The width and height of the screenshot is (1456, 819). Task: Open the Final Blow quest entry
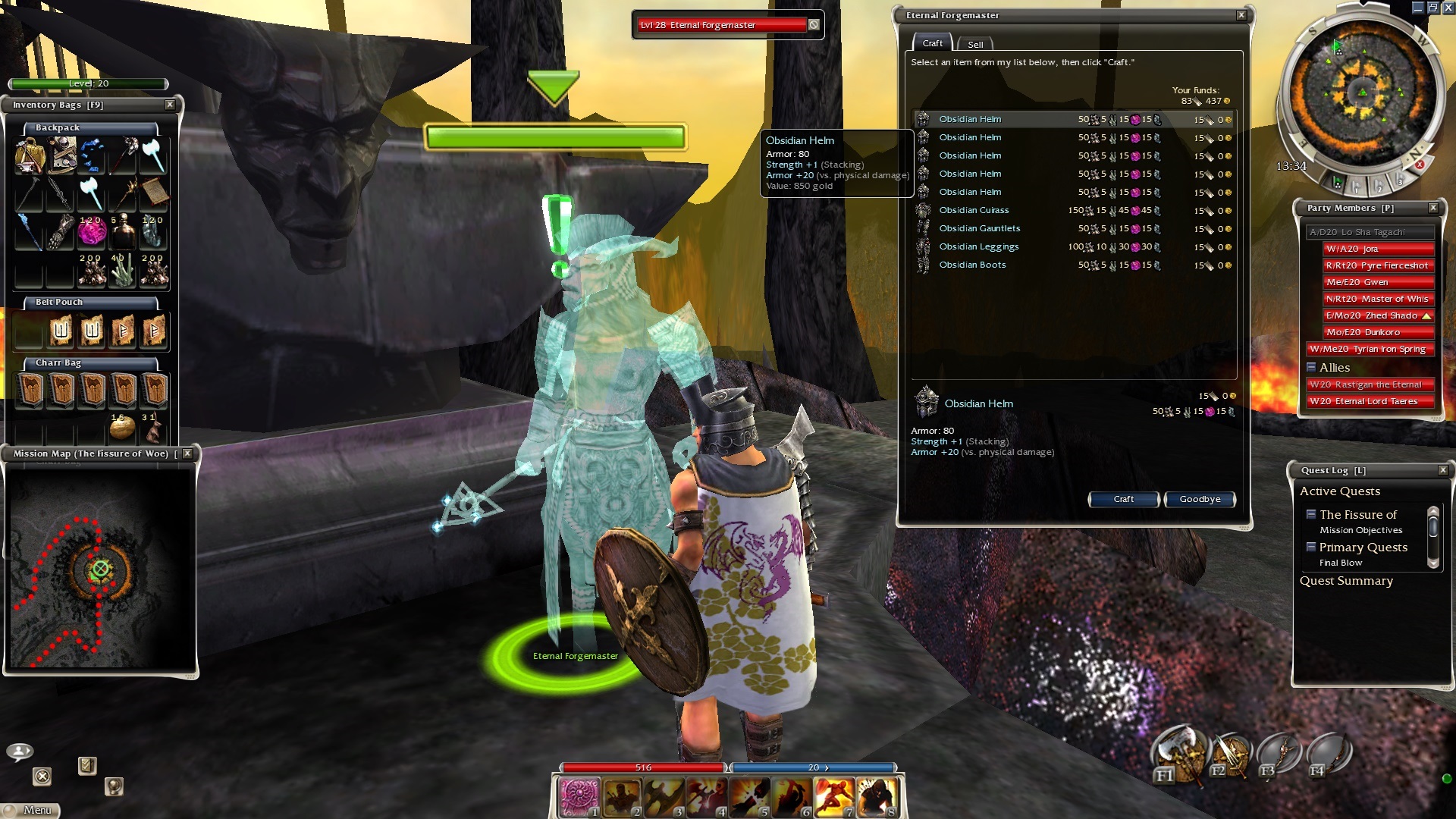click(x=1340, y=563)
